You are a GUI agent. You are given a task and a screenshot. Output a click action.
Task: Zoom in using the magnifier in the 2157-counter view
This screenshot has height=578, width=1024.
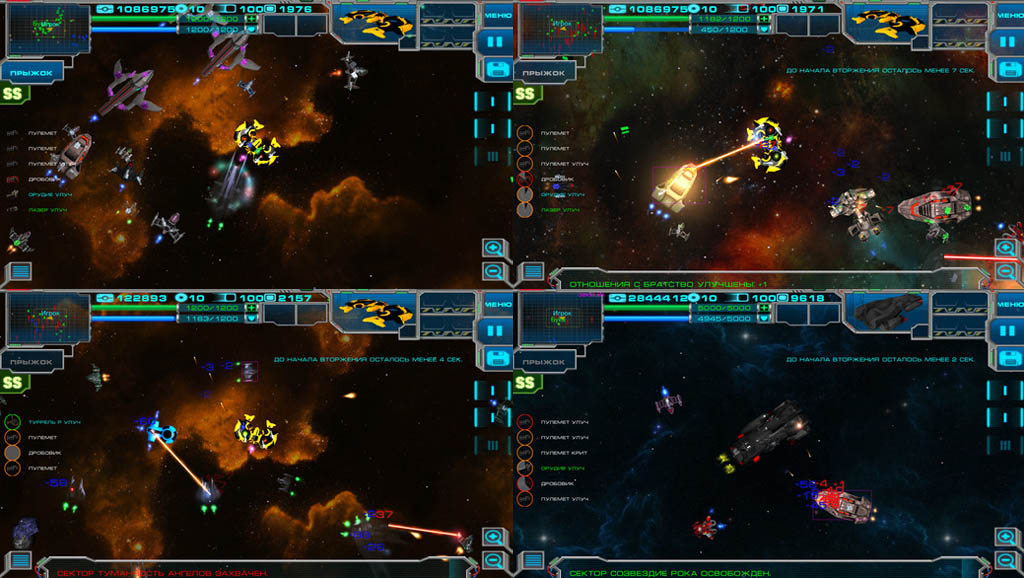click(494, 538)
